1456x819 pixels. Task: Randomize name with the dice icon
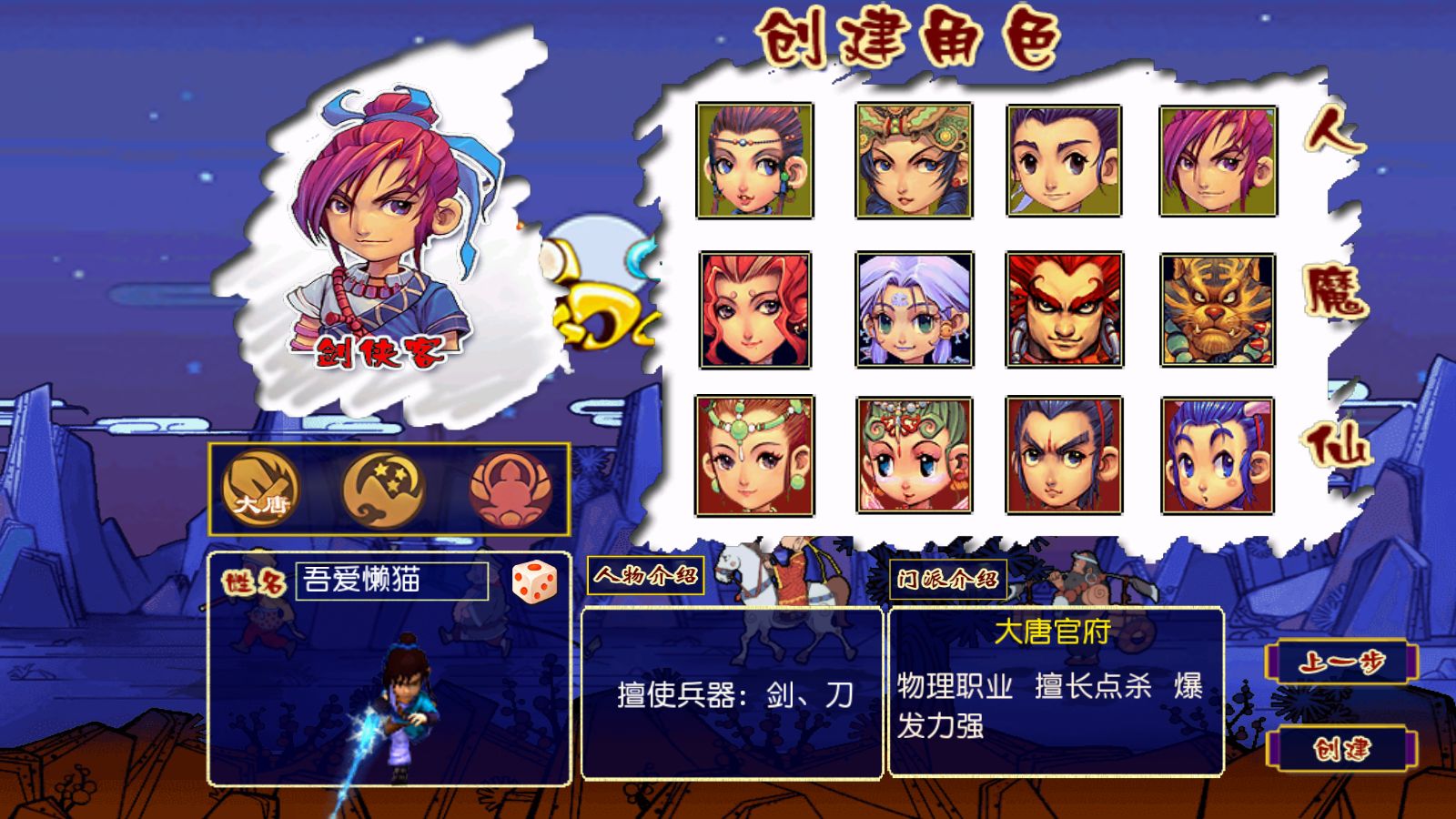click(534, 581)
